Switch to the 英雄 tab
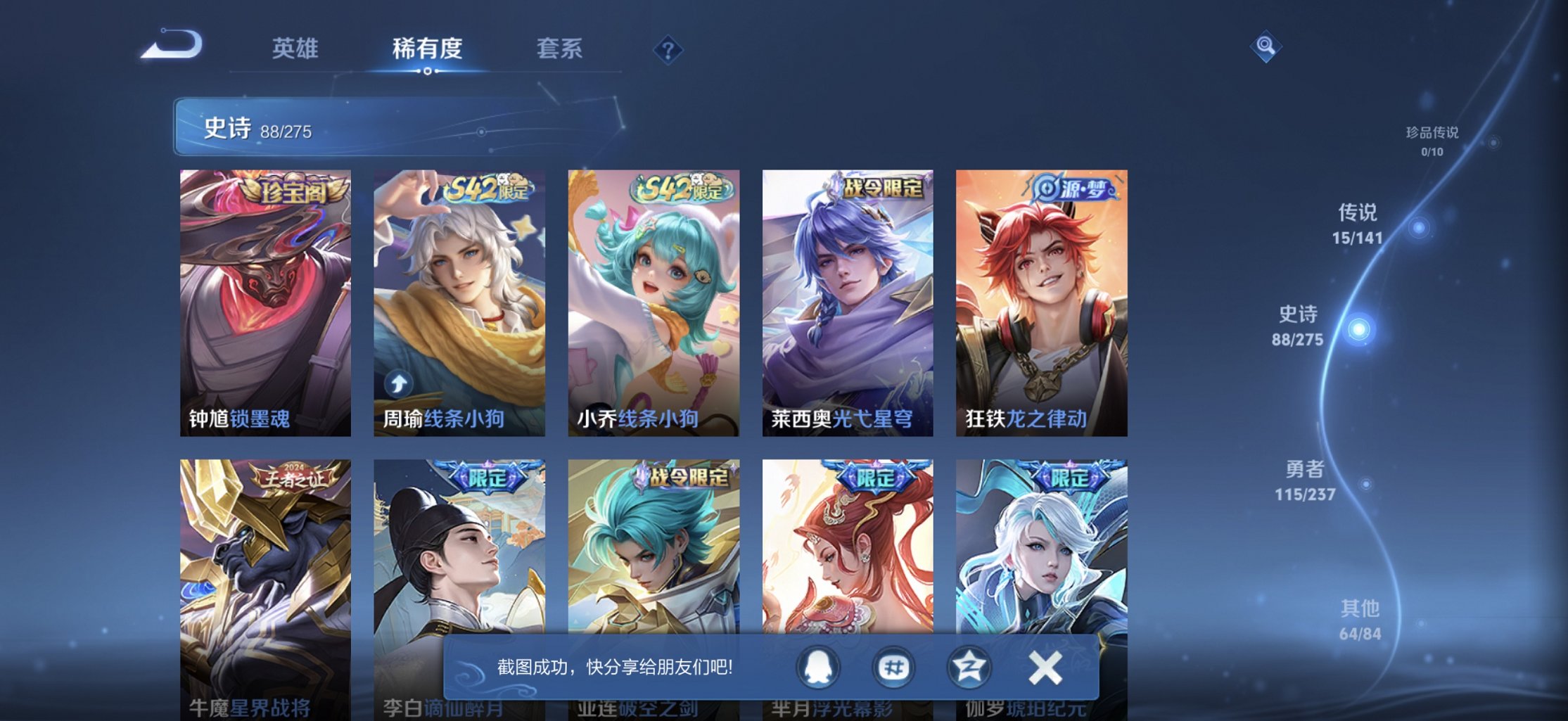1568x721 pixels. pyautogui.click(x=295, y=49)
